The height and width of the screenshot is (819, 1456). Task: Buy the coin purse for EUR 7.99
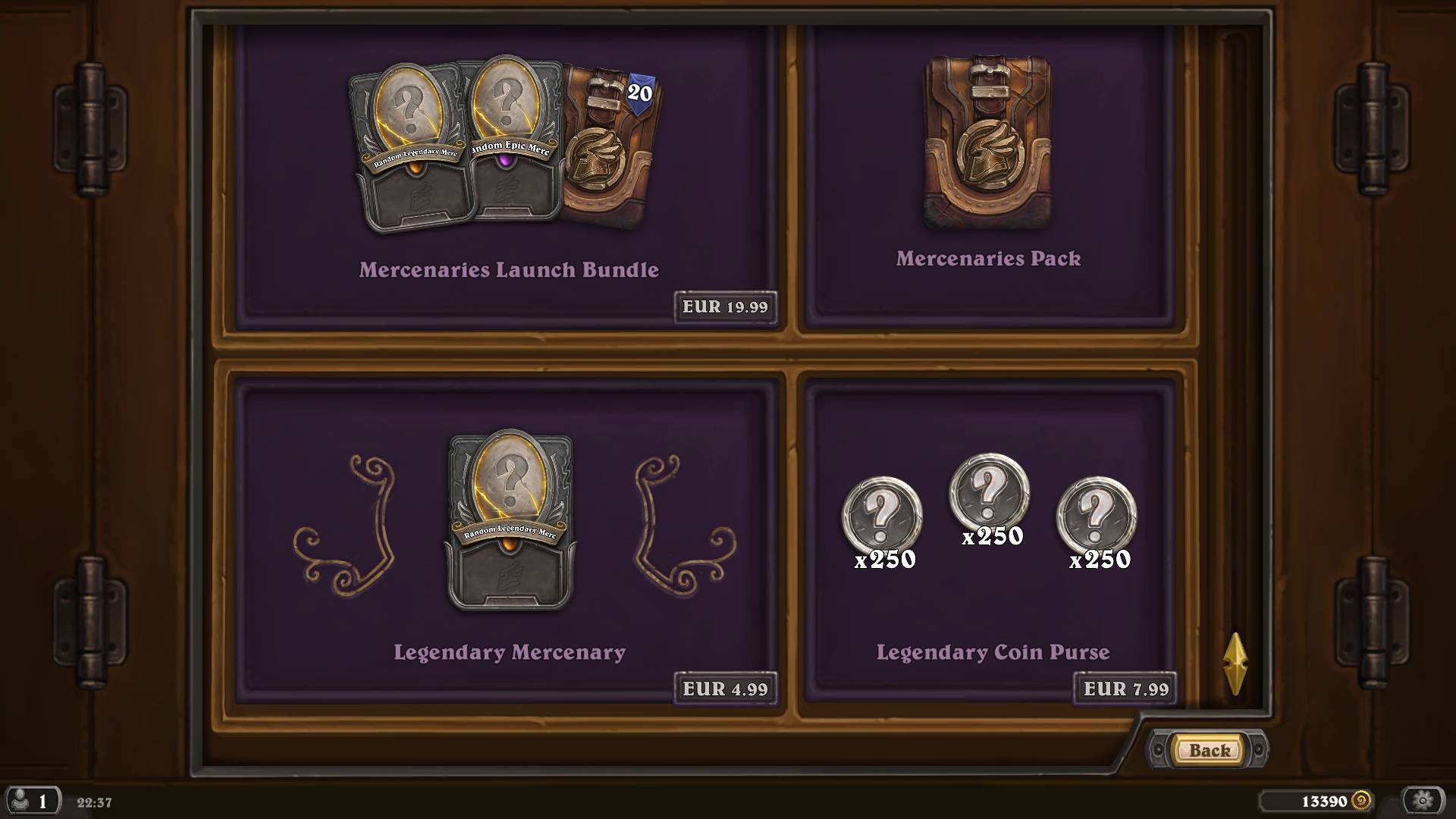[x=1125, y=689]
